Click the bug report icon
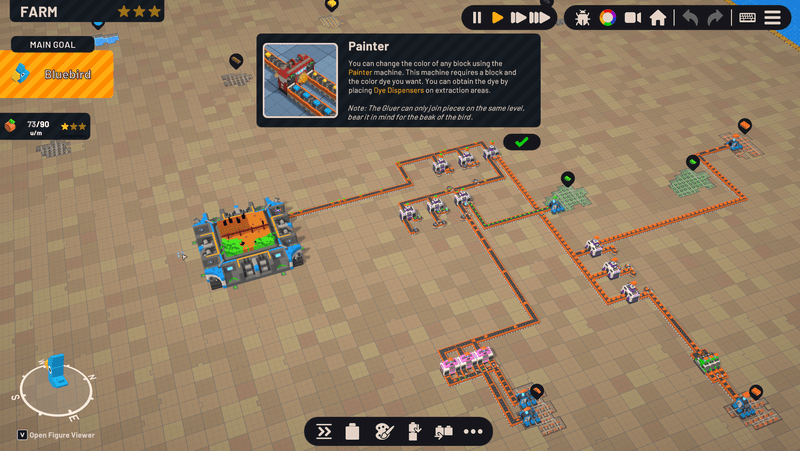Image resolution: width=800 pixels, height=451 pixels. click(583, 18)
